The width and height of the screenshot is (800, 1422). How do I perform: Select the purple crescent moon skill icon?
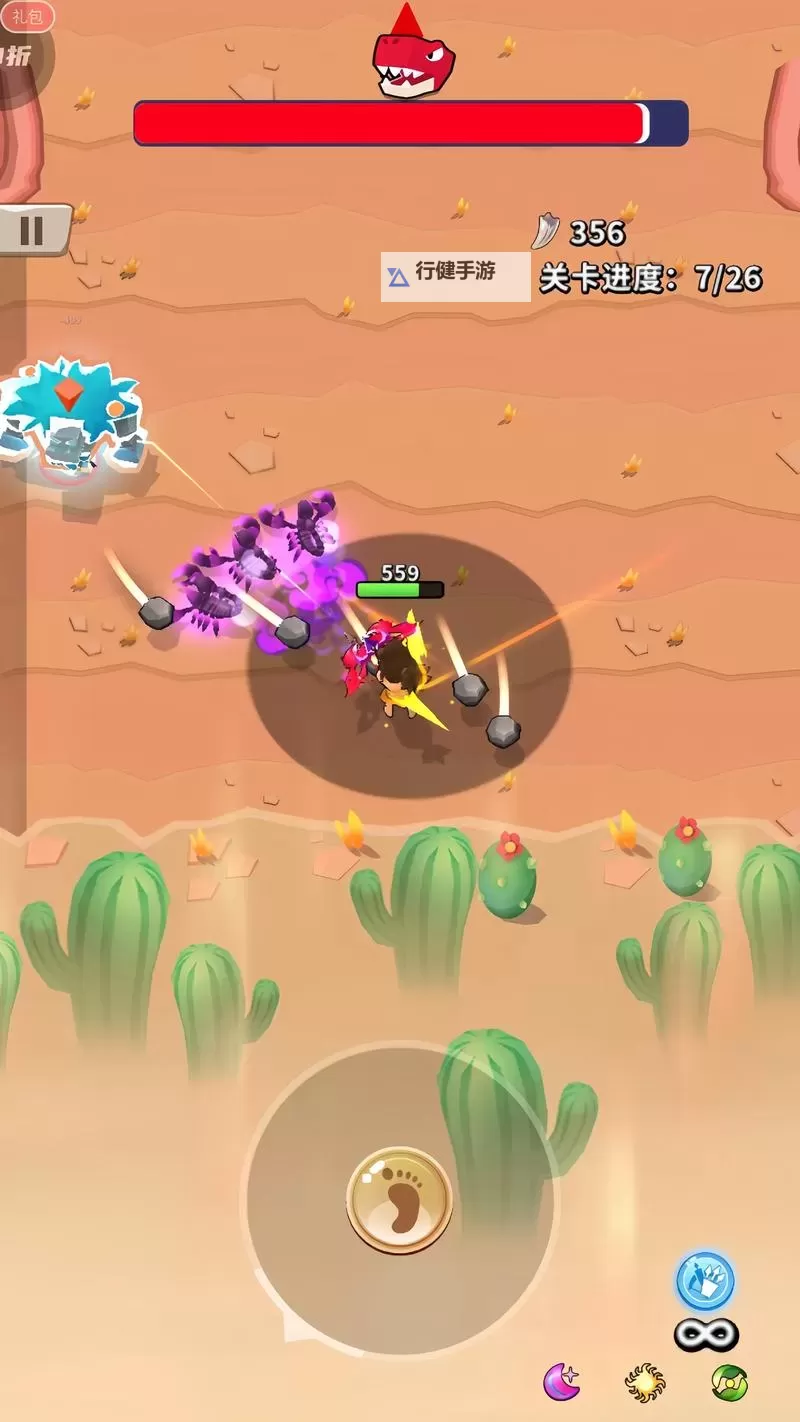click(562, 1381)
